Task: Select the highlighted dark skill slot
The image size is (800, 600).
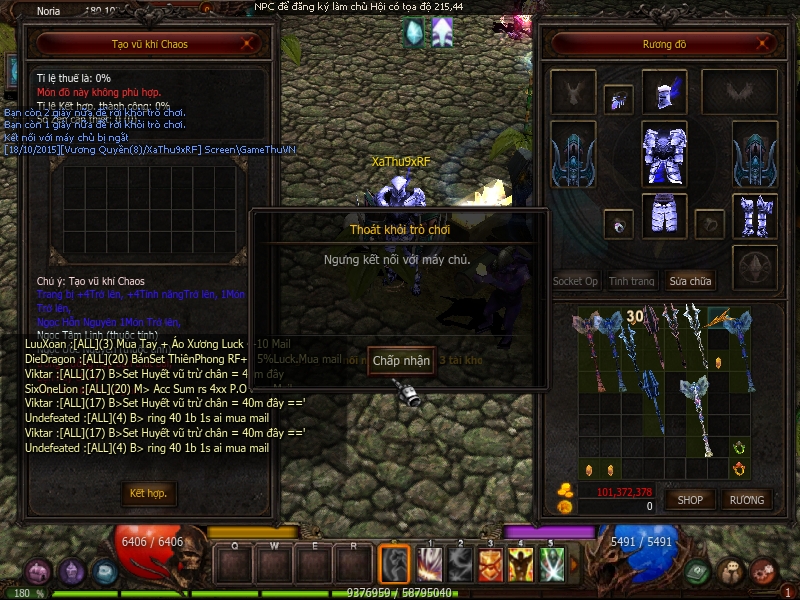Action: tap(394, 565)
